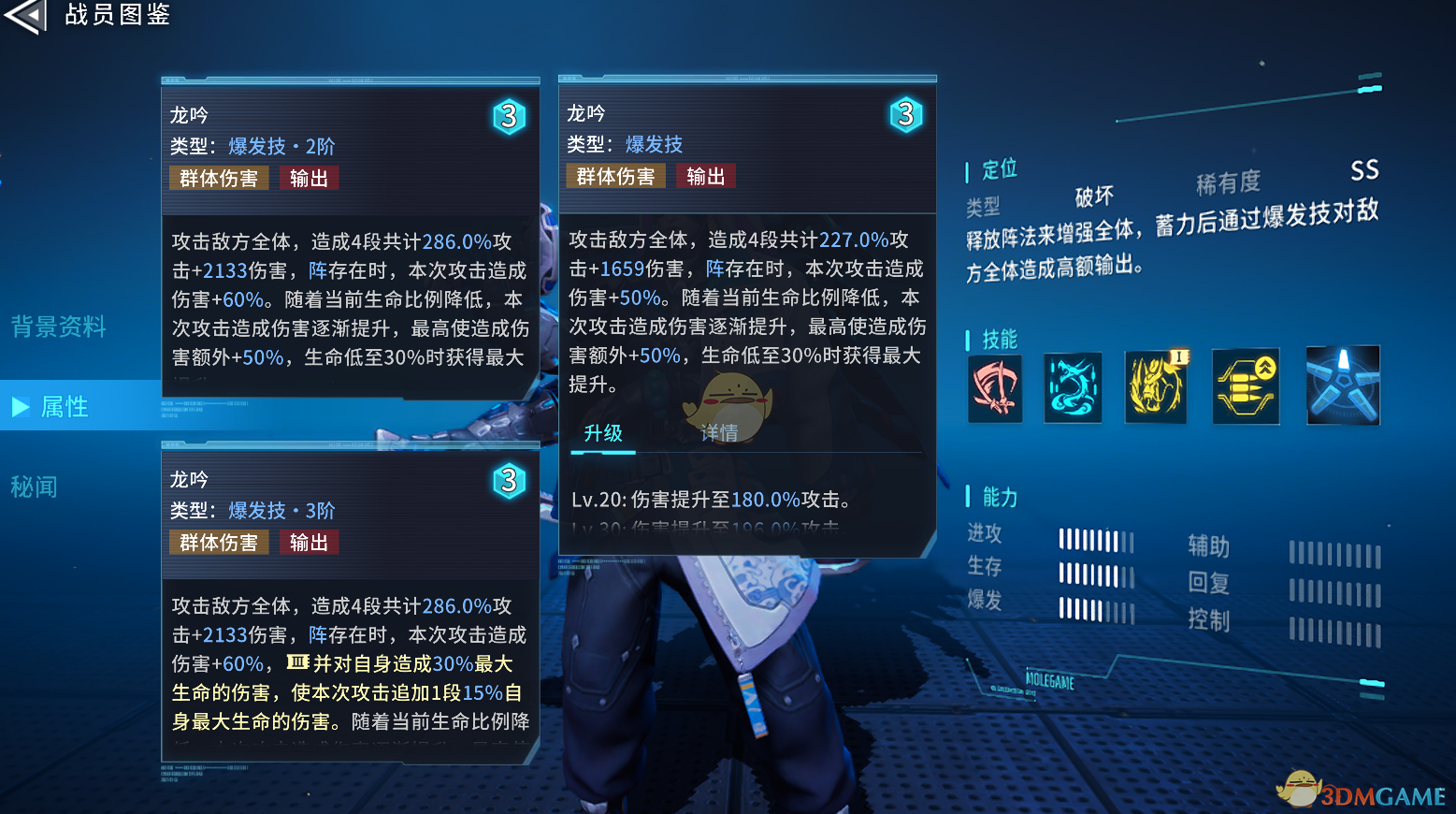
Task: Click the 爆发技 type link on the right card
Action: click(654, 144)
